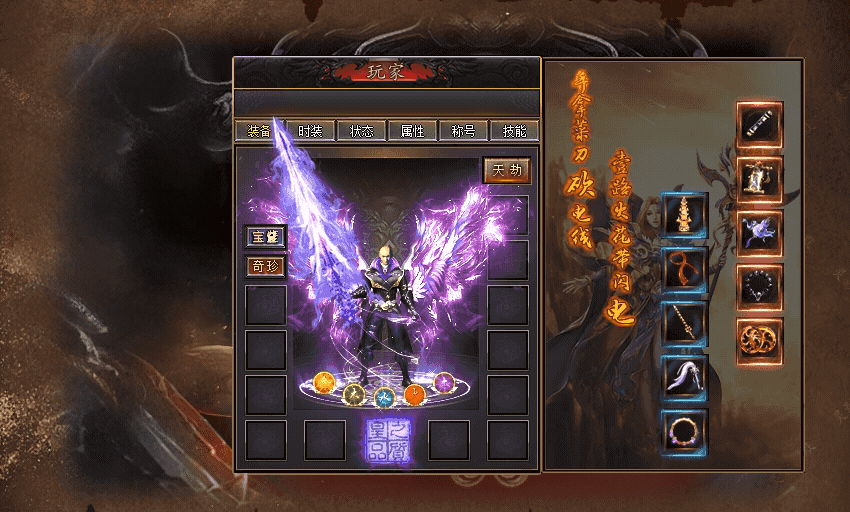Screen dimensions: 850x512
Task: Open the 时装 fashion tab
Action: 311,131
